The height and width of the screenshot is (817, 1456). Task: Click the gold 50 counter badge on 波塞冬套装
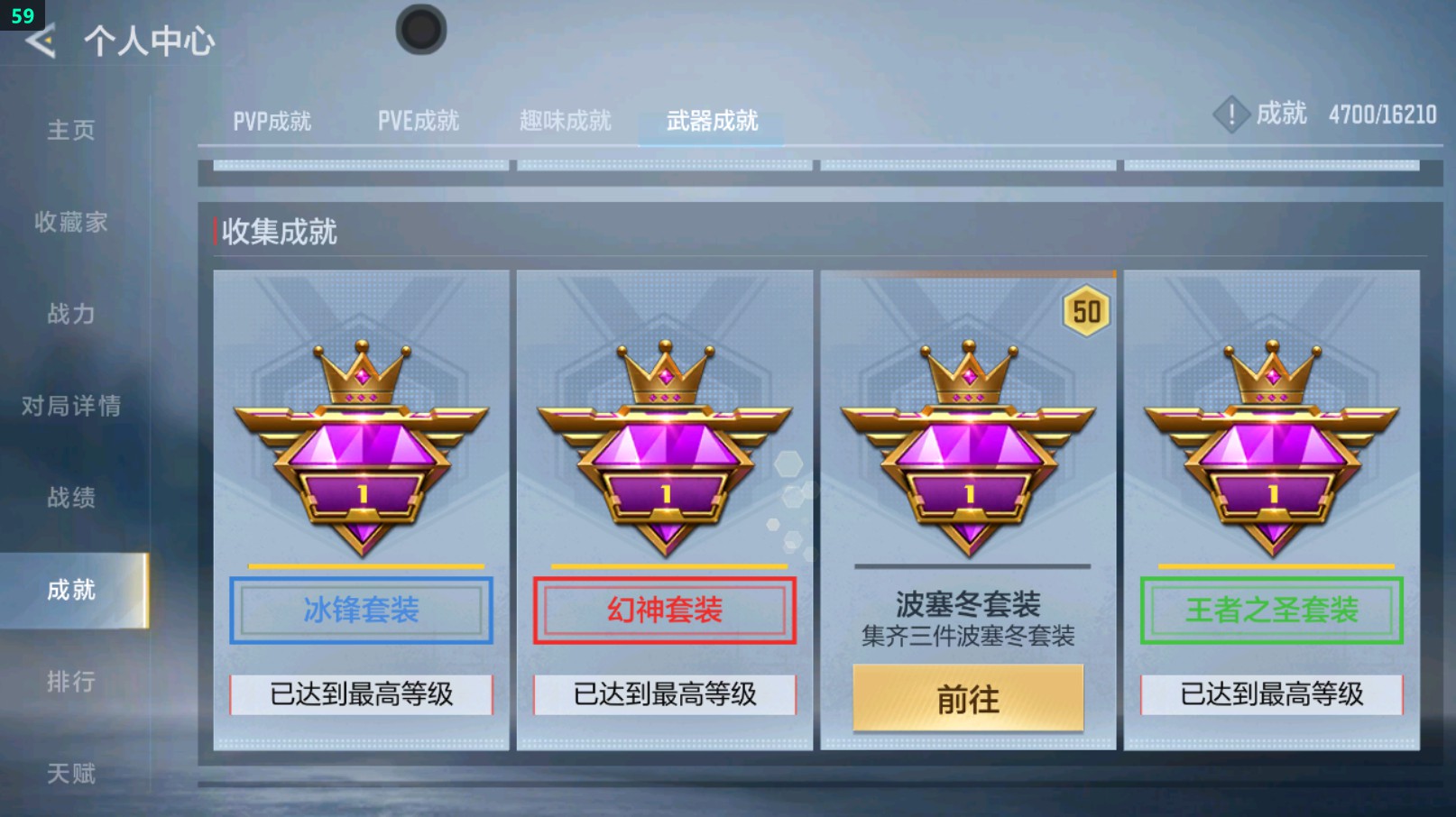[1085, 311]
